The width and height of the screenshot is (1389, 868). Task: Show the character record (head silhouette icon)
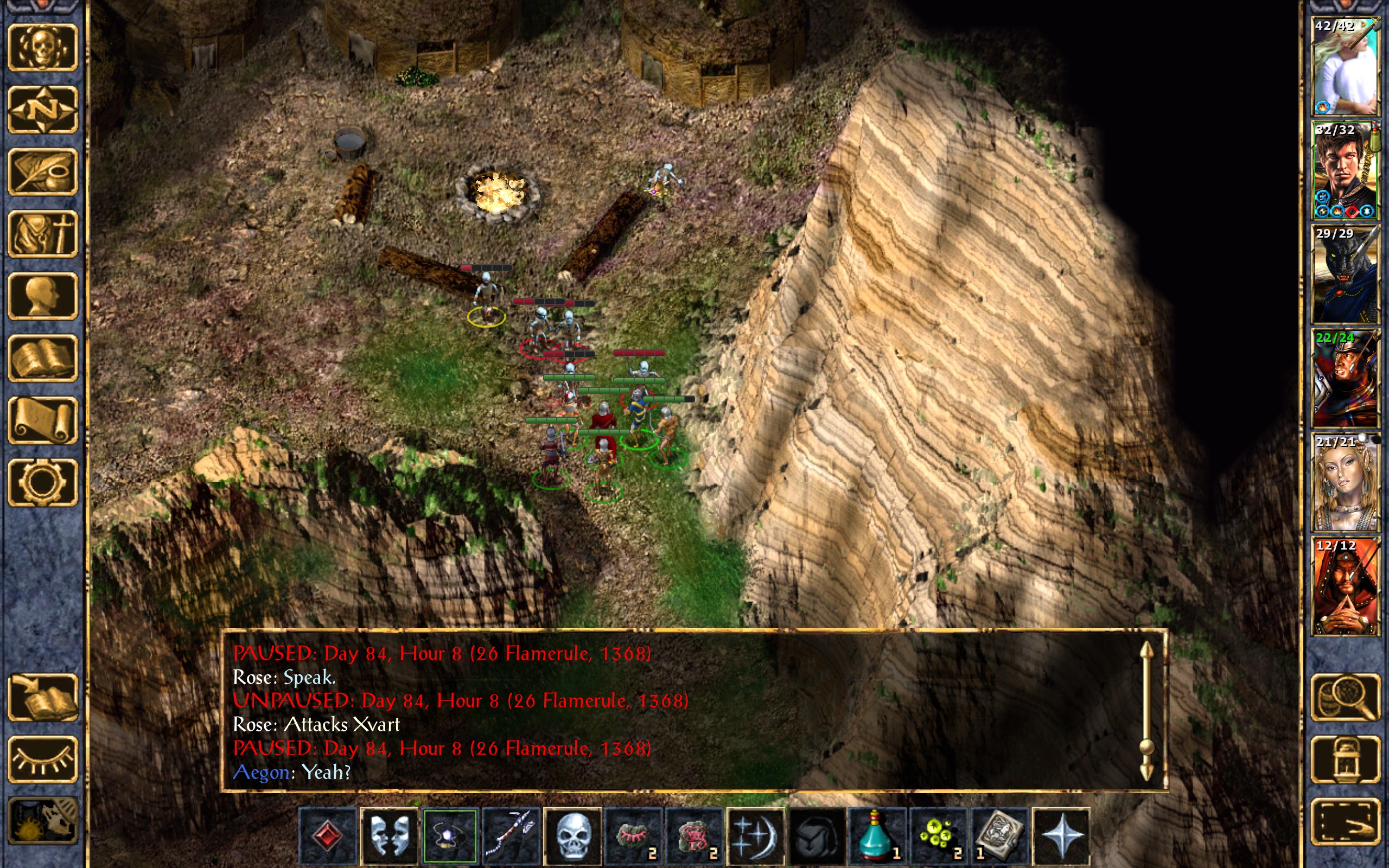pos(42,296)
